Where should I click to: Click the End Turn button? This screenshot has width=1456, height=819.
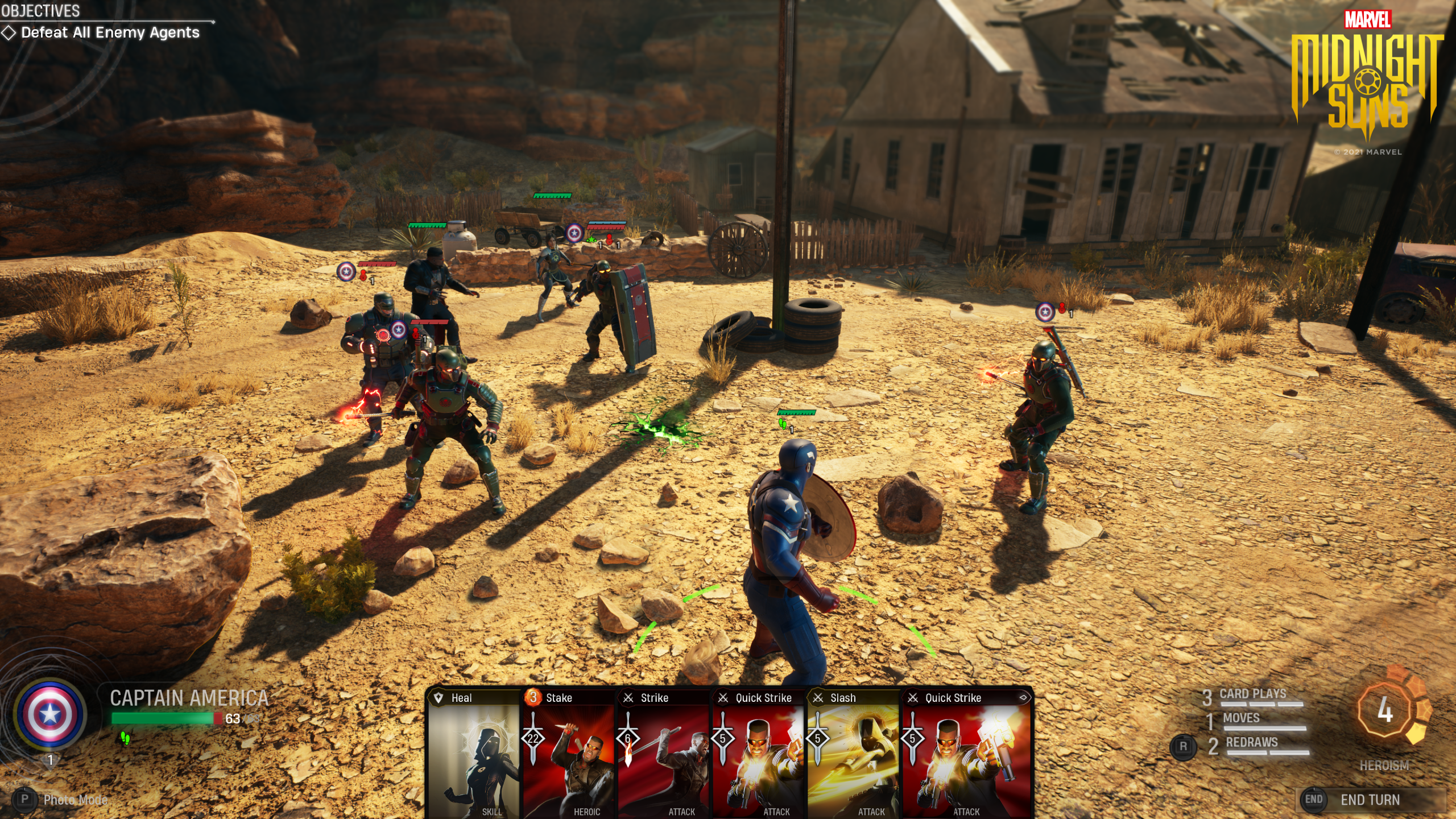point(1370,800)
